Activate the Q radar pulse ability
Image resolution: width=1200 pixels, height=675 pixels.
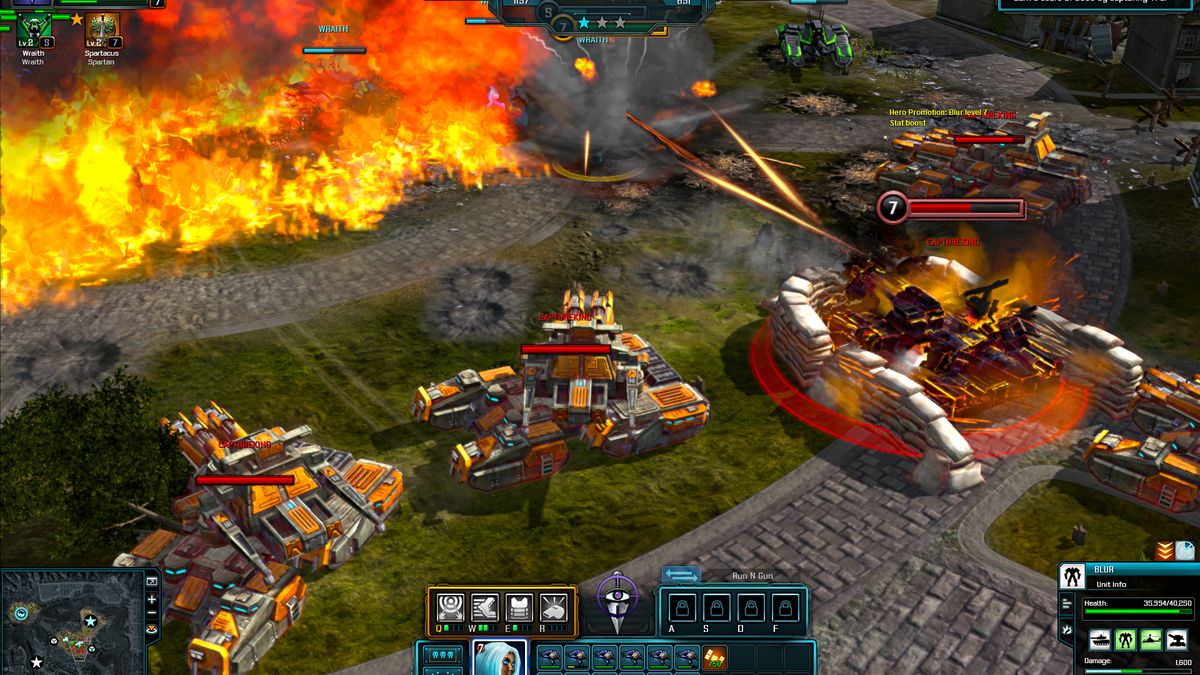[x=451, y=607]
